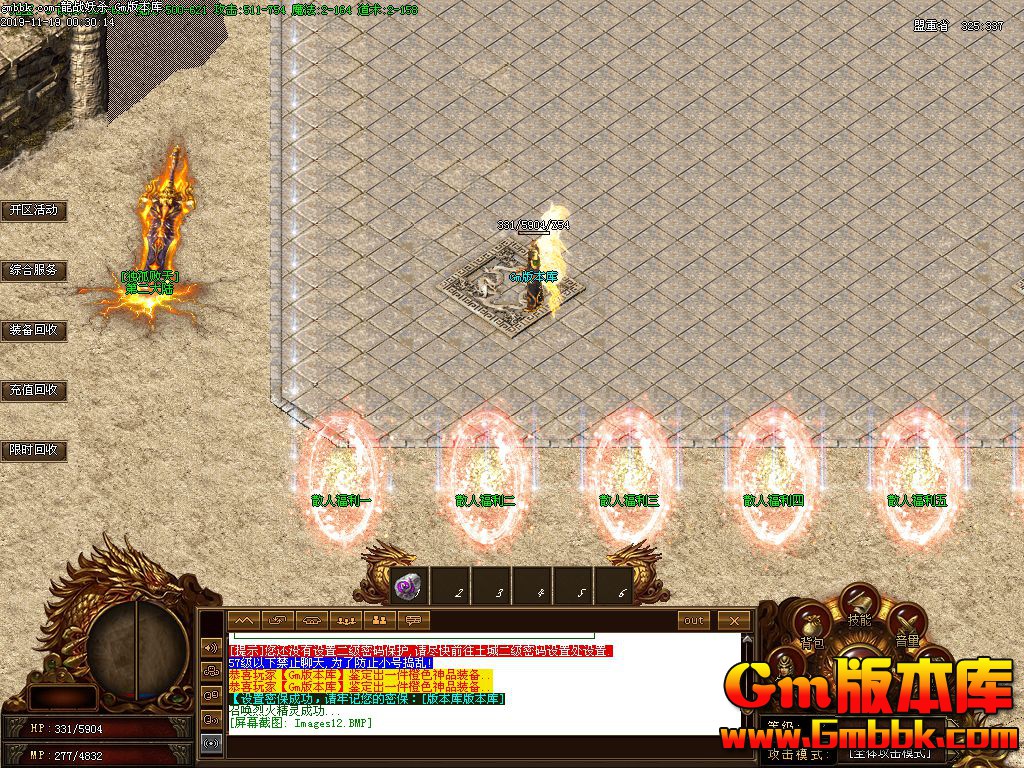Open the 技能 skills scroll icon
This screenshot has height=768, width=1024.
(859, 604)
